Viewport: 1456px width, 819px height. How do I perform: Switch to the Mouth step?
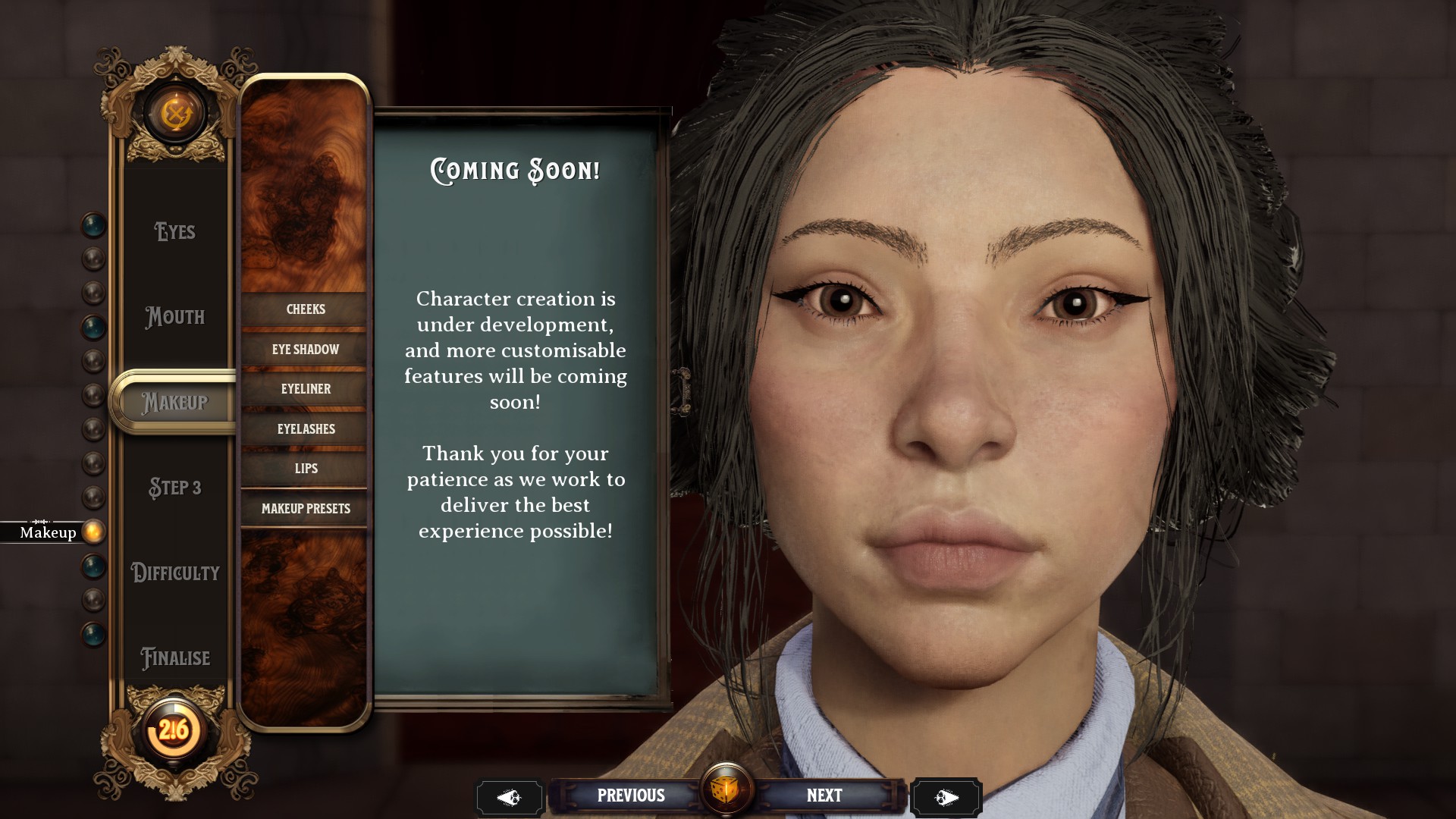[x=175, y=317]
